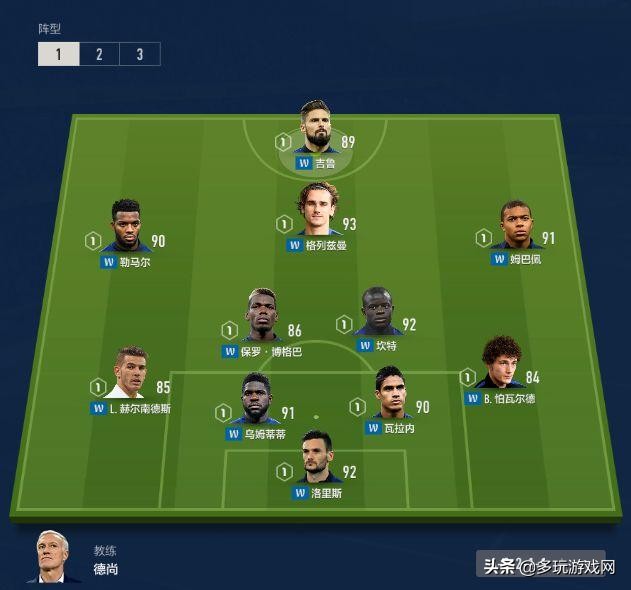Screen dimensions: 631x590
Task: Click right back B. 帕瓦尔德
Action: point(501,364)
